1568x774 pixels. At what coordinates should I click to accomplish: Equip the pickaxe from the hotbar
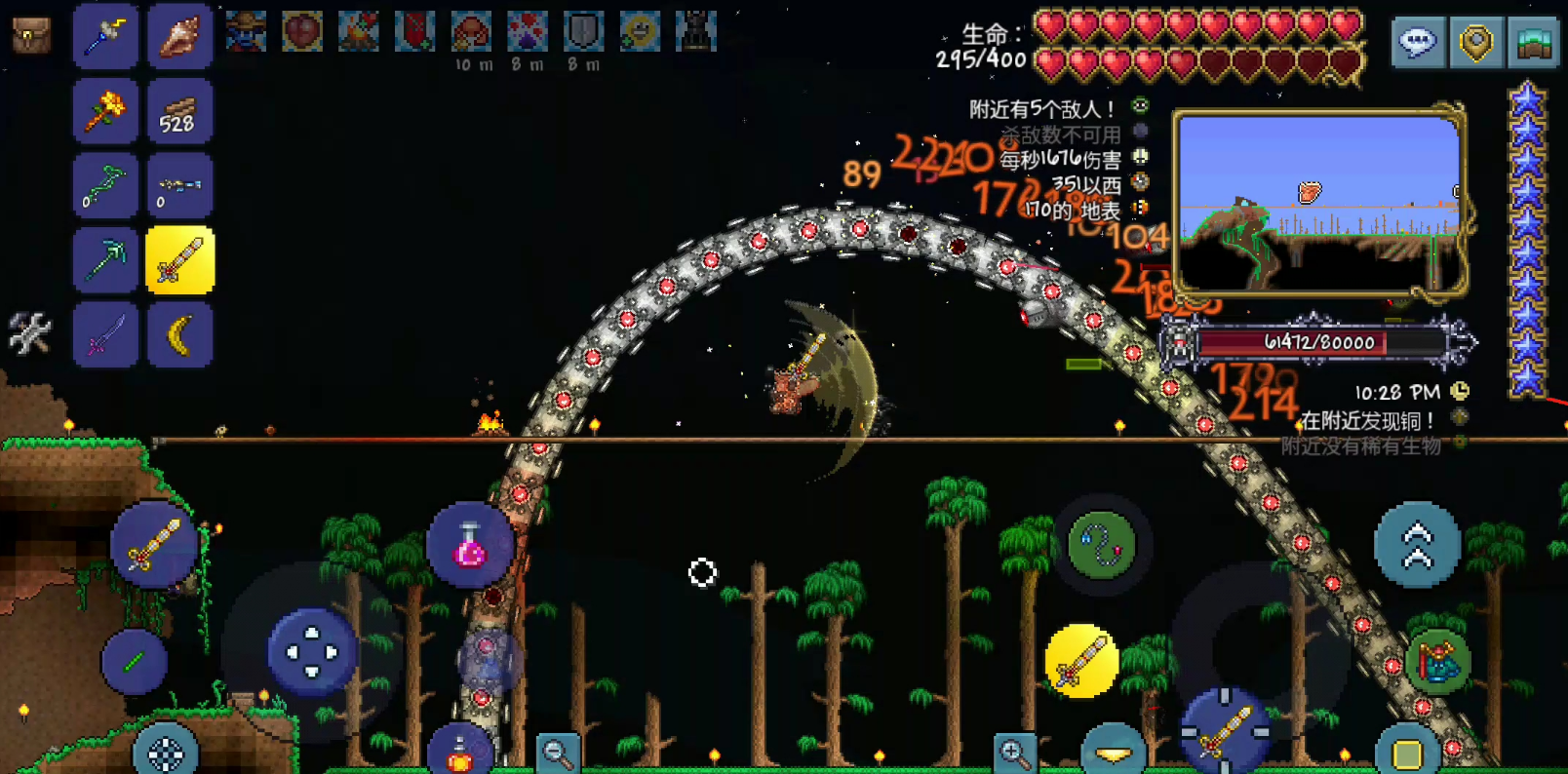pos(105,260)
